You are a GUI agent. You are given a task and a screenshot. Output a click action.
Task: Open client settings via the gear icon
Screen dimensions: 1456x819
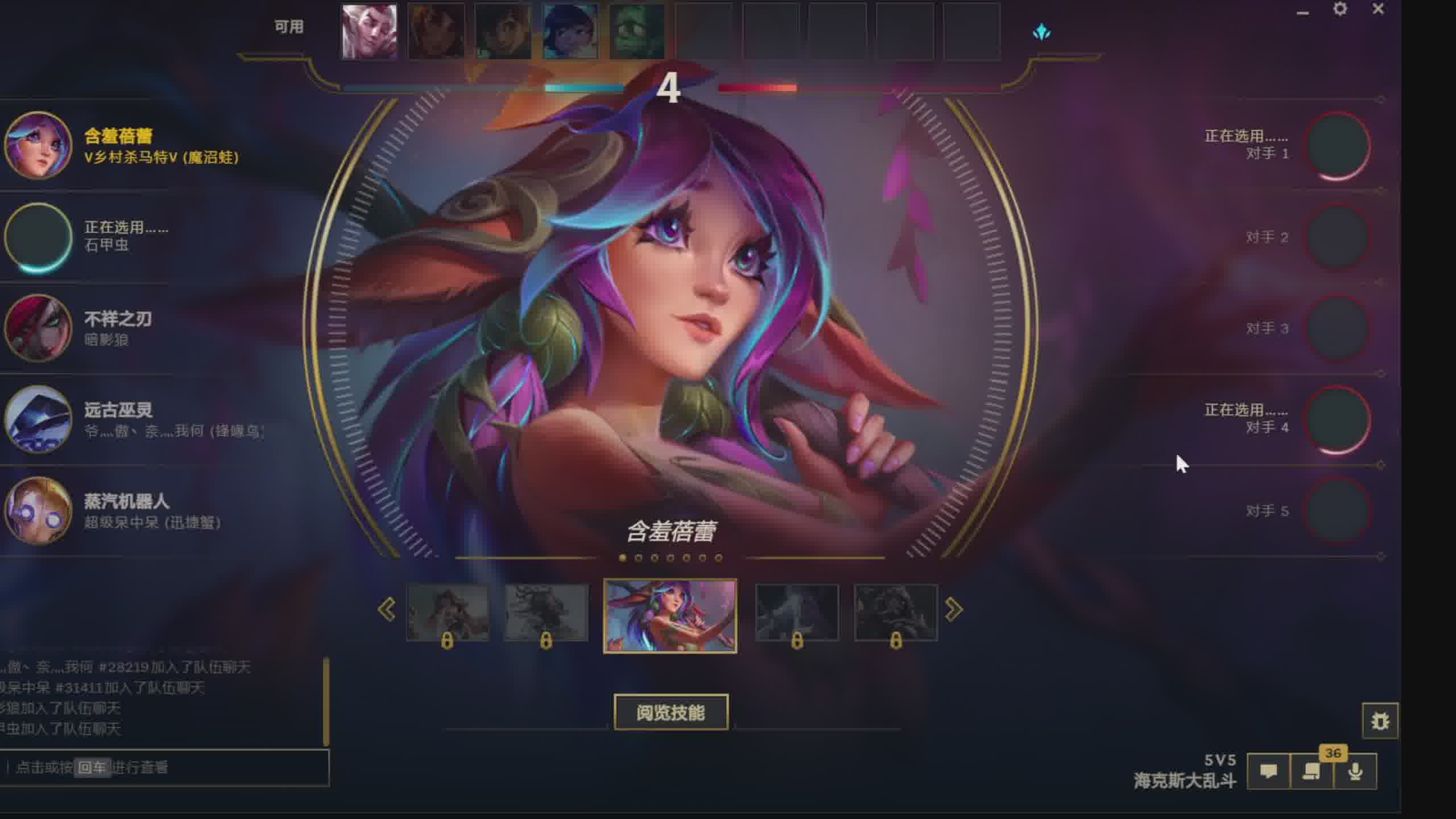1340,9
